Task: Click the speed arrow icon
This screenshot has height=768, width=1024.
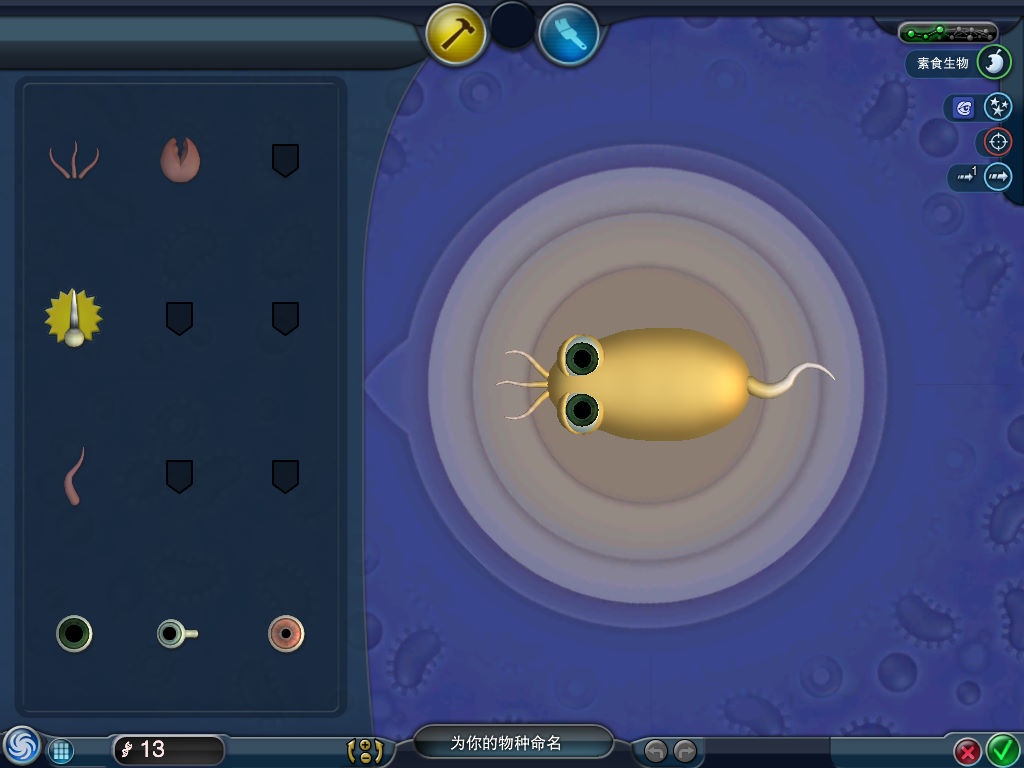Action: click(x=997, y=177)
